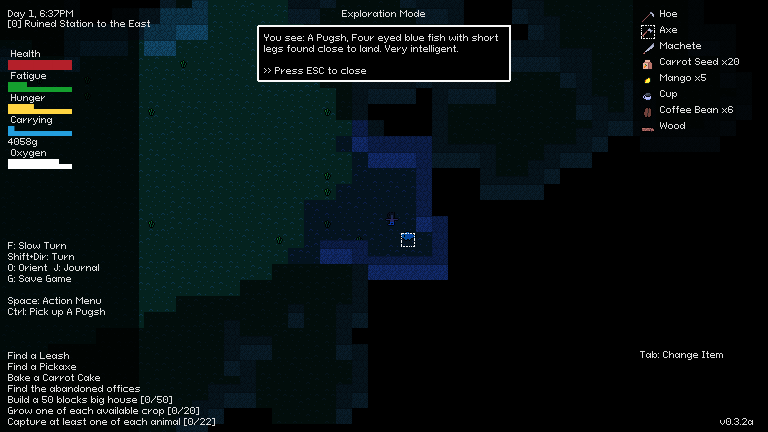Open the Find the abandoned offices objective
768x432 pixels.
(74, 389)
